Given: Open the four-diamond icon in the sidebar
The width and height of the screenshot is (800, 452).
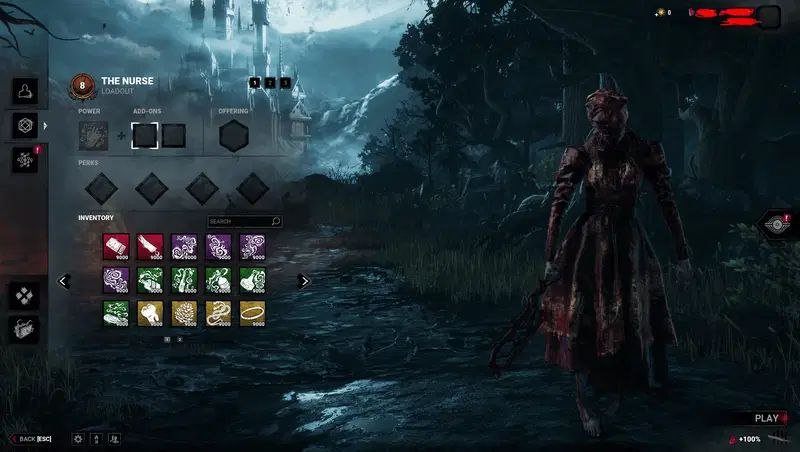Looking at the screenshot, I should 24,296.
